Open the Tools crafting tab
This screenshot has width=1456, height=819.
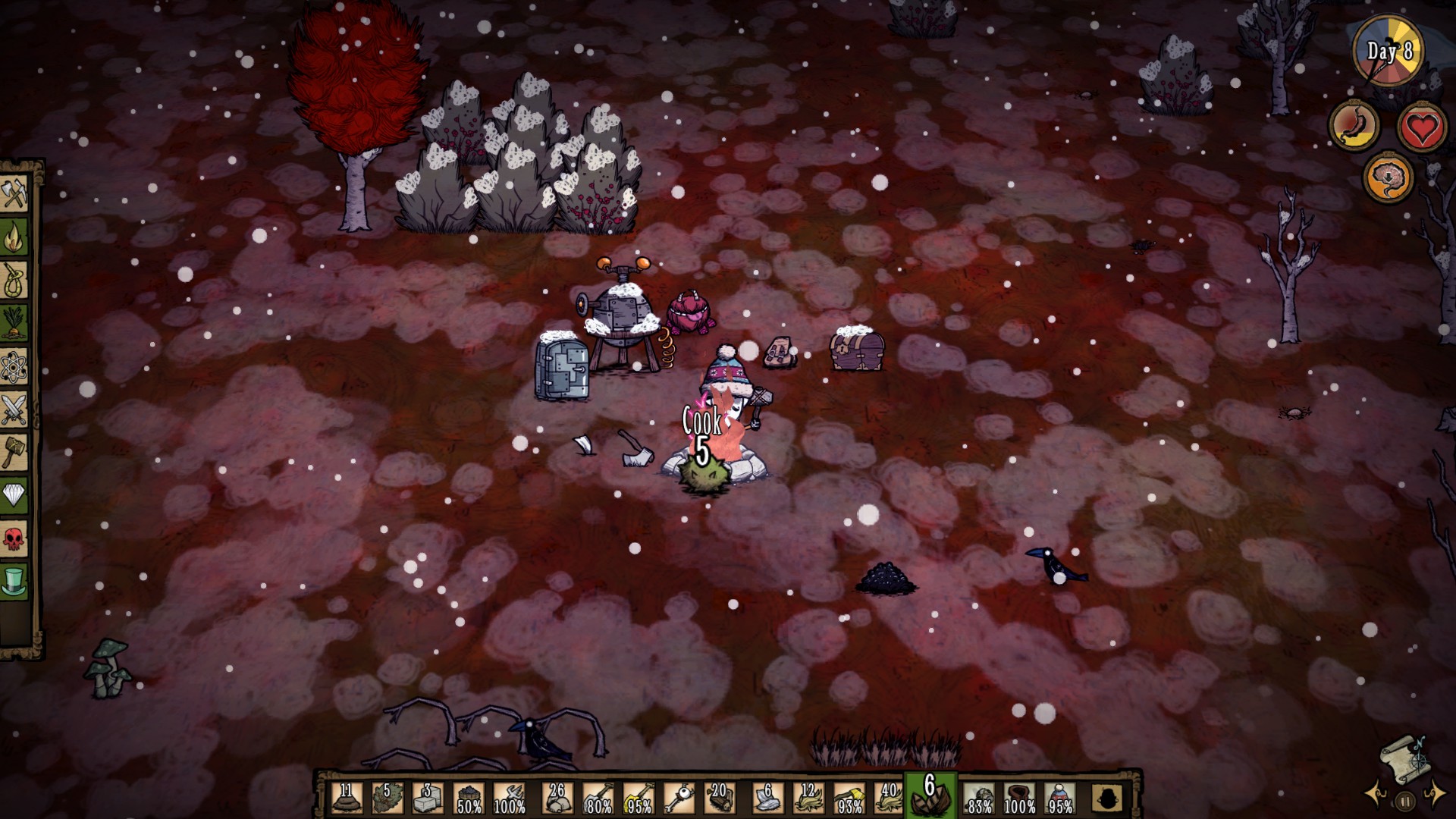pos(14,195)
